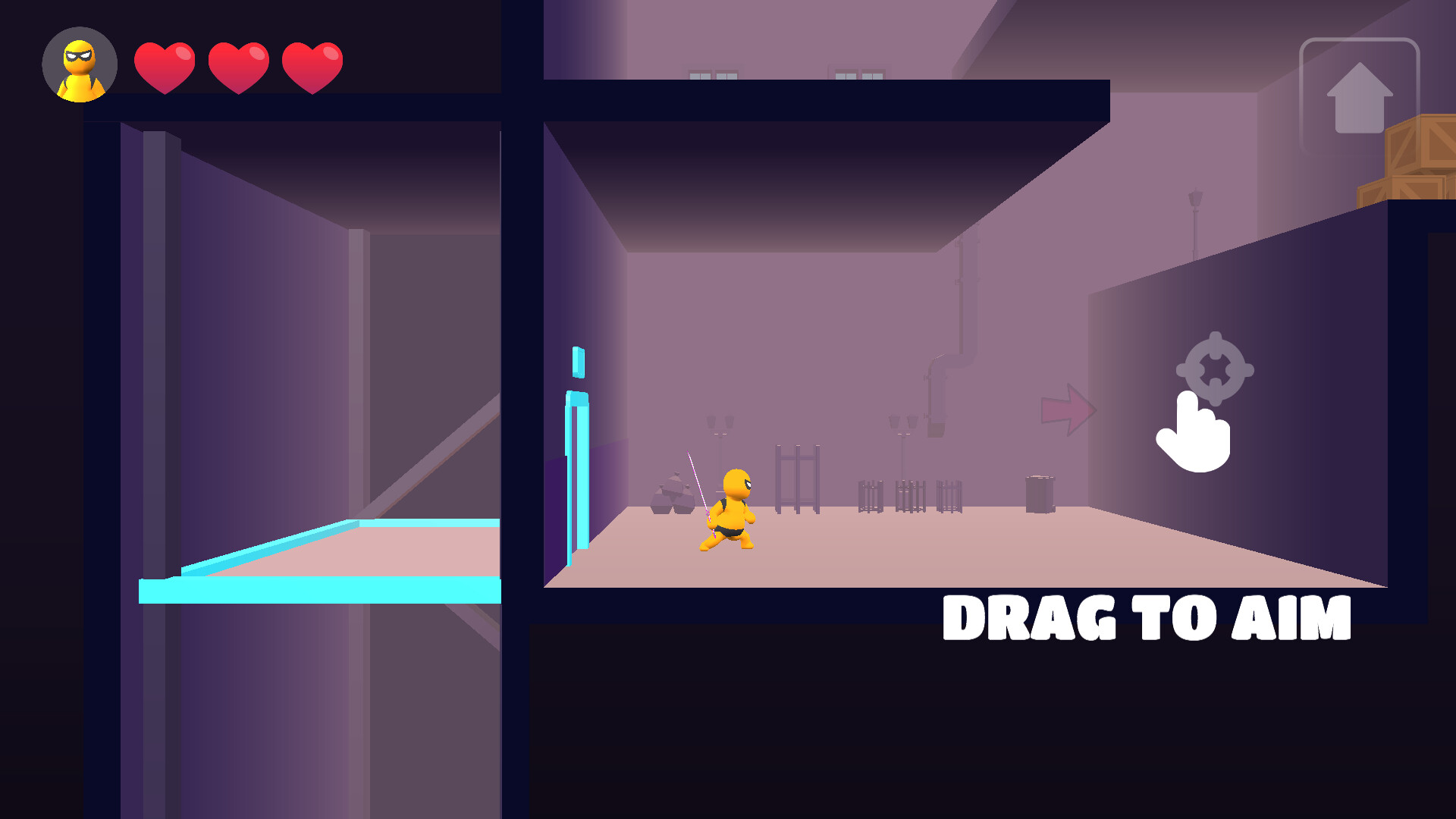Image resolution: width=1456 pixels, height=819 pixels.
Task: Tap the cyan laser beam near the doorway
Action: (578, 470)
